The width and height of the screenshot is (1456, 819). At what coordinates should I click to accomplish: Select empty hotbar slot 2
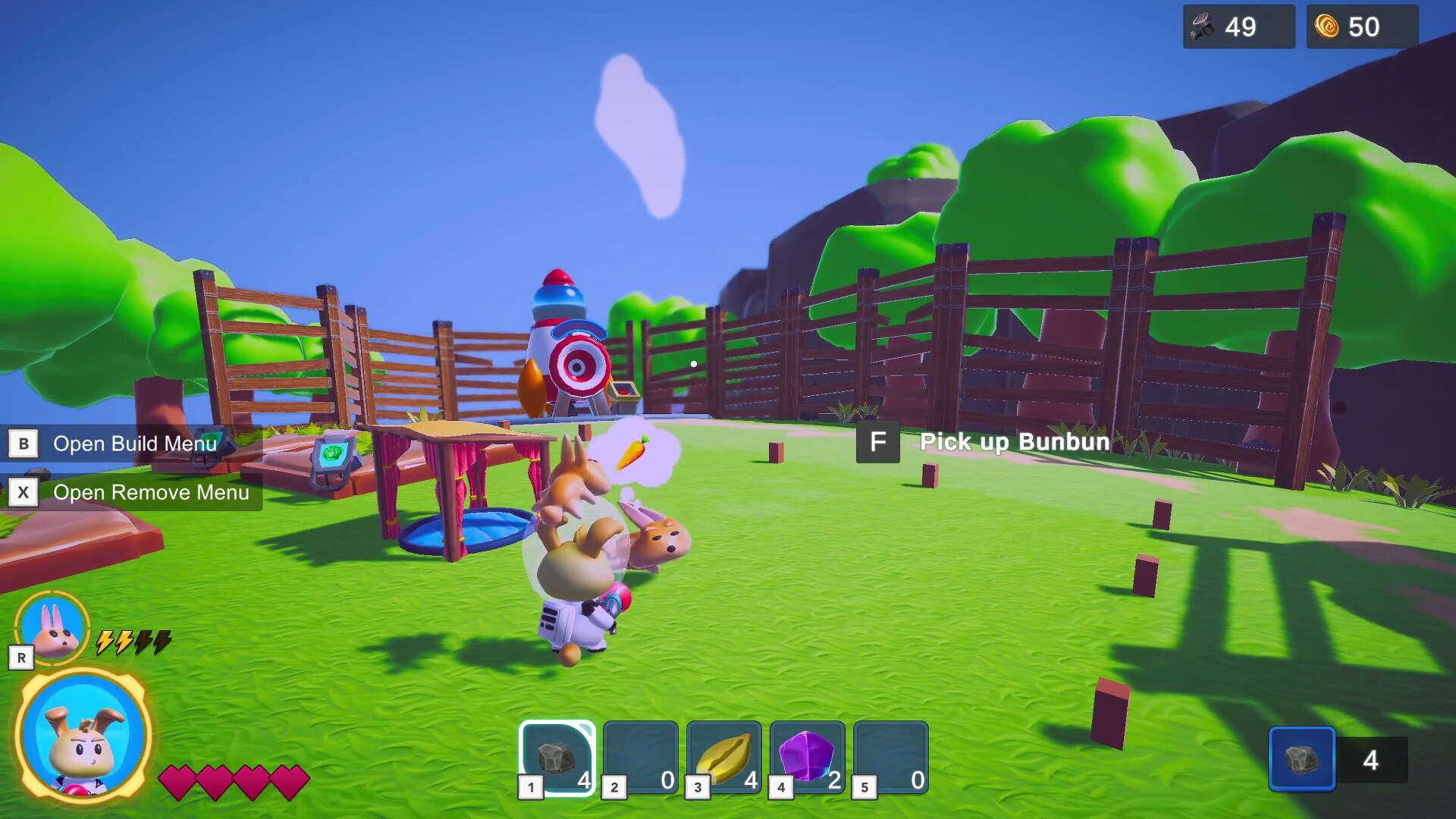coord(641,756)
